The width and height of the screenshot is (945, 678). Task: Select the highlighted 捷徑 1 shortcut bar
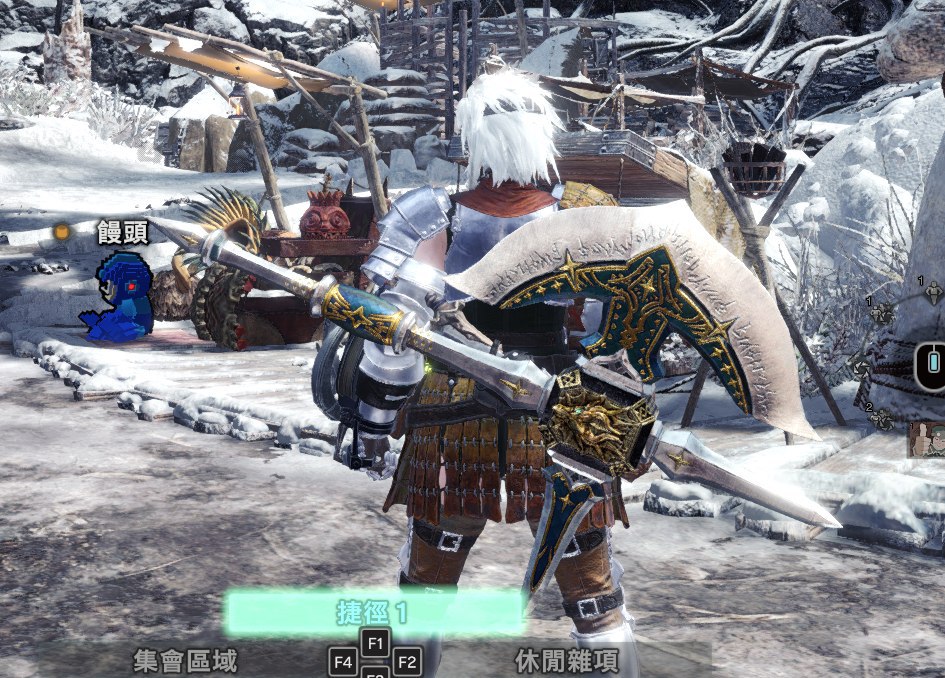[374, 612]
